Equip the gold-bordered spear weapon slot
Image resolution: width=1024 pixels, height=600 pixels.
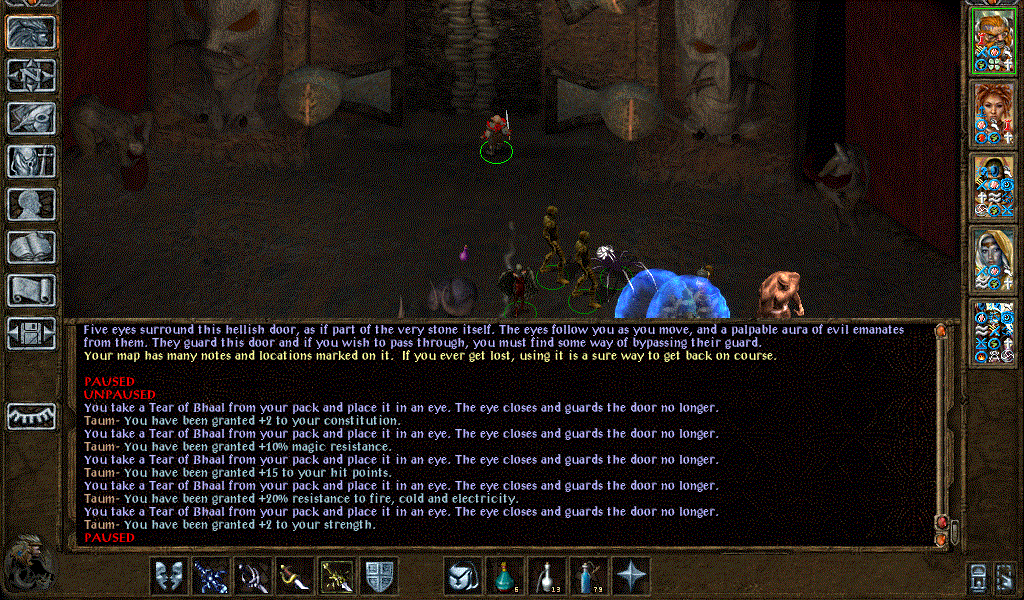point(337,576)
